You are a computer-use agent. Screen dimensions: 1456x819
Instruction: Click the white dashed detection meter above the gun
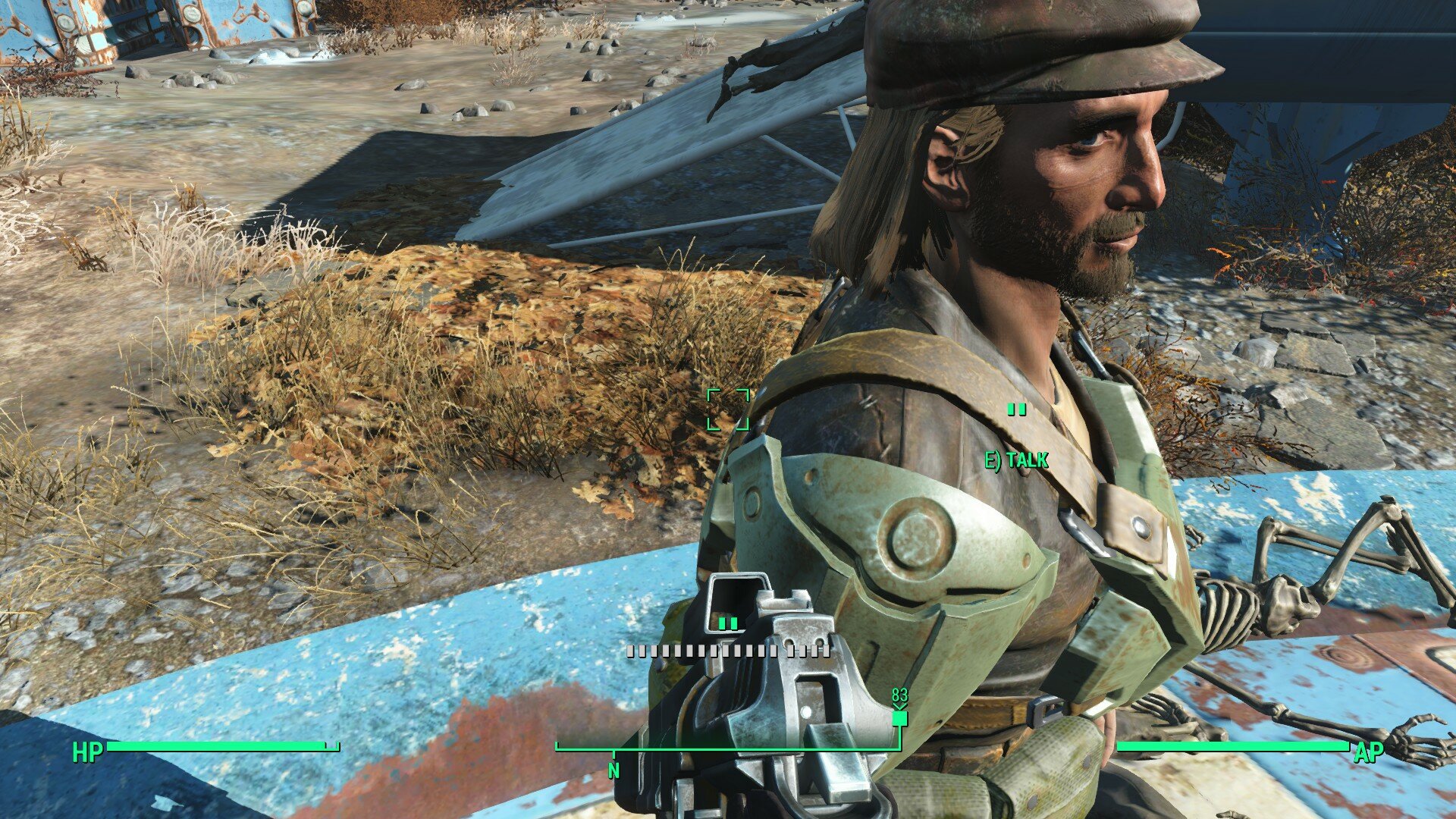pyautogui.click(x=728, y=651)
